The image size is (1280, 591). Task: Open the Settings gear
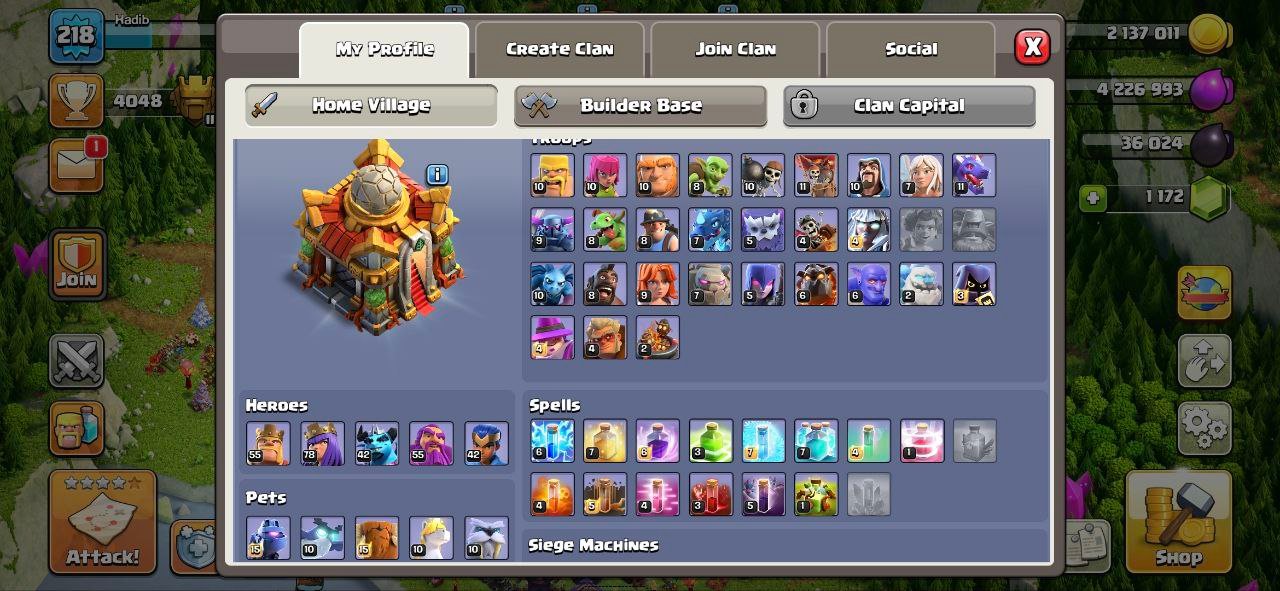1204,428
